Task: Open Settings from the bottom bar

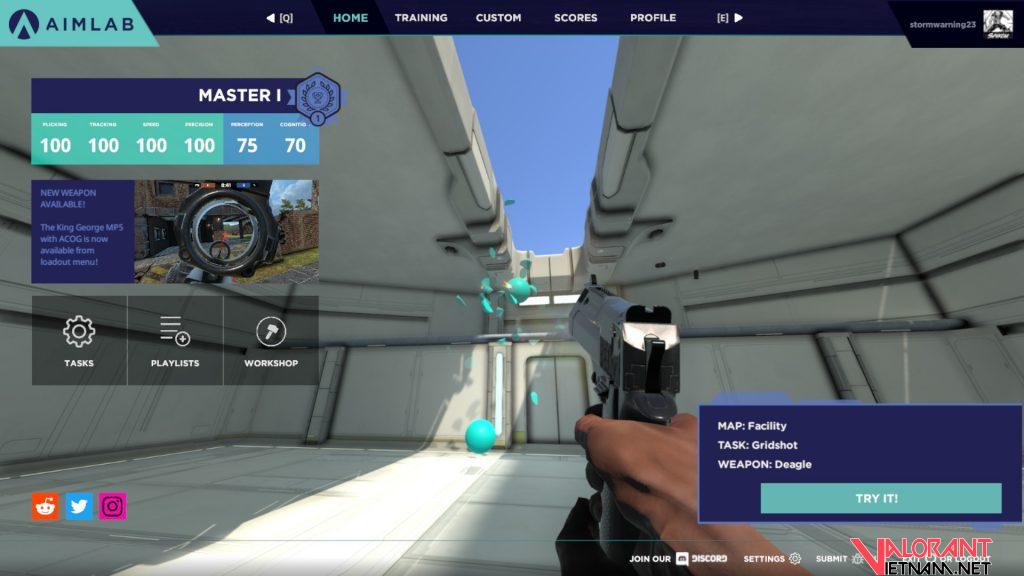Action: click(x=772, y=559)
